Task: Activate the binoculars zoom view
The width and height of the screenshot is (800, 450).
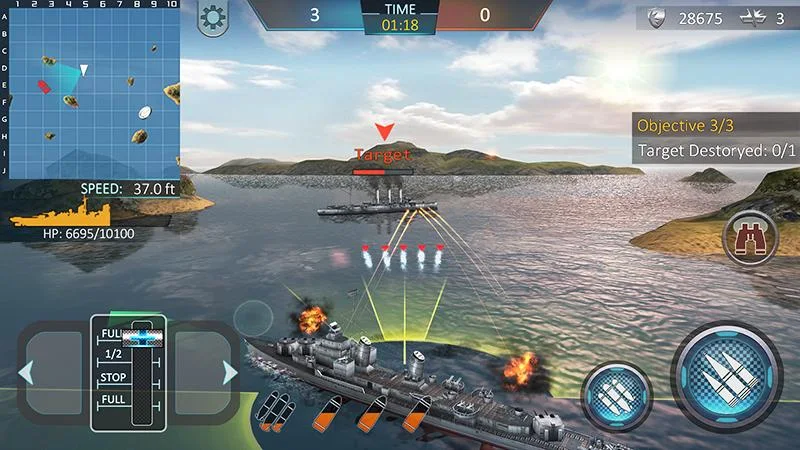Action: (746, 237)
